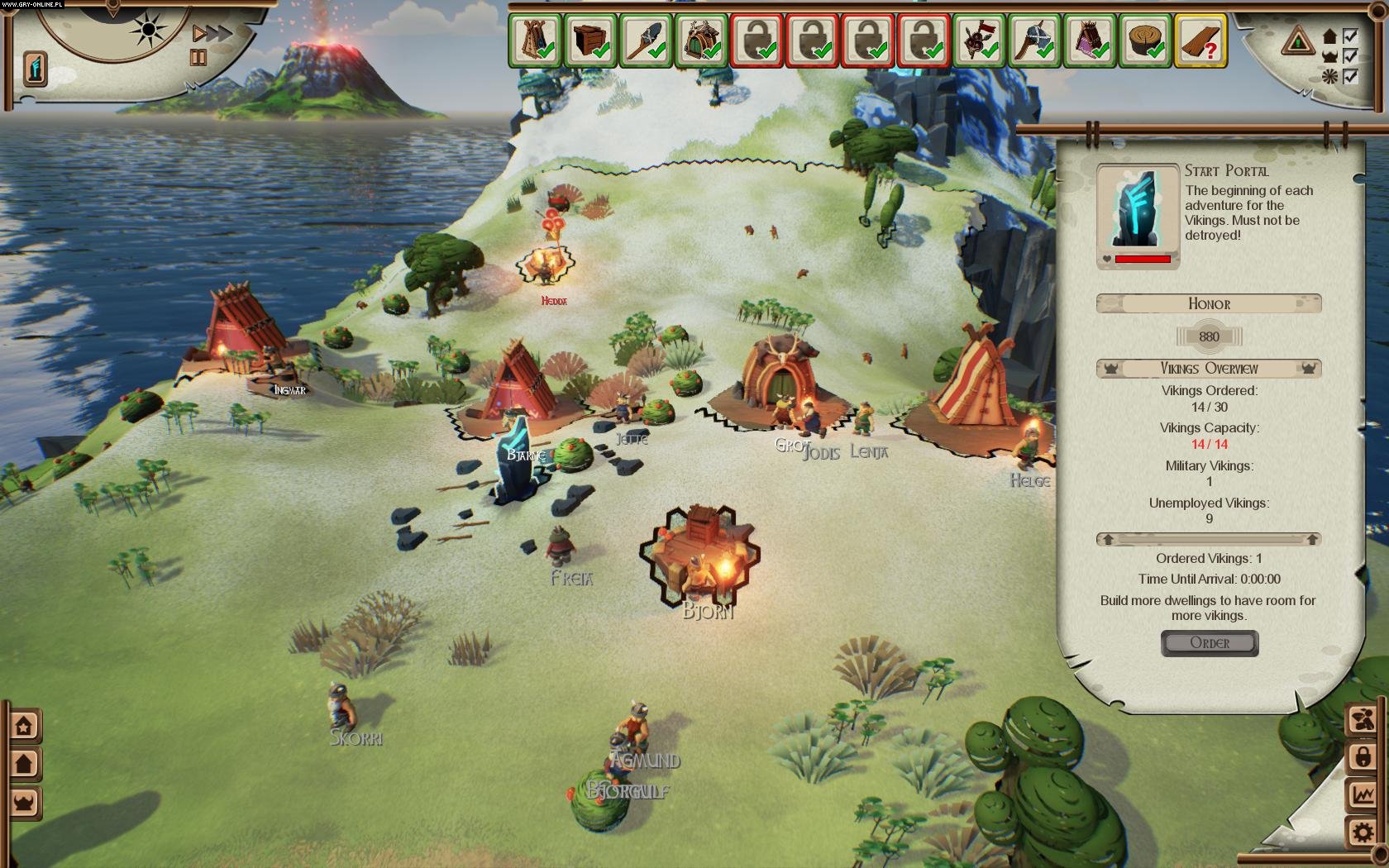
Task: Select the wooden crate objective icon
Action: click(590, 41)
